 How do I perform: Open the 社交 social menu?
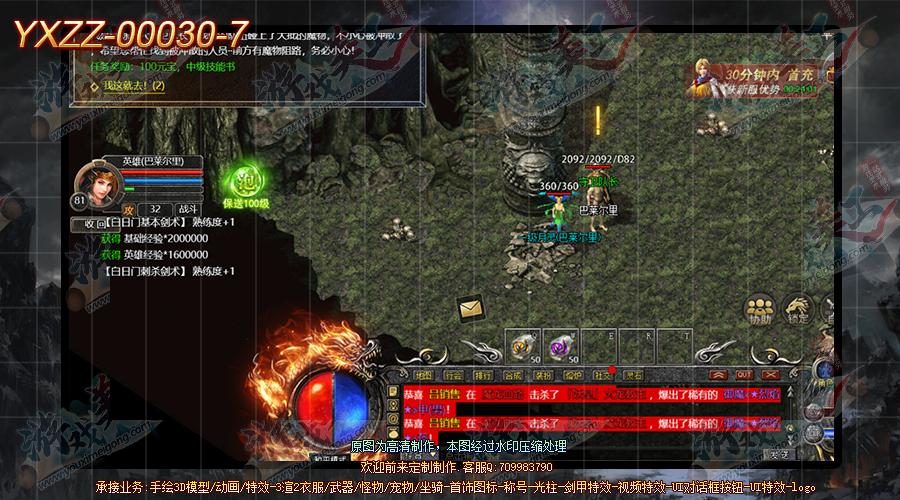pyautogui.click(x=603, y=376)
